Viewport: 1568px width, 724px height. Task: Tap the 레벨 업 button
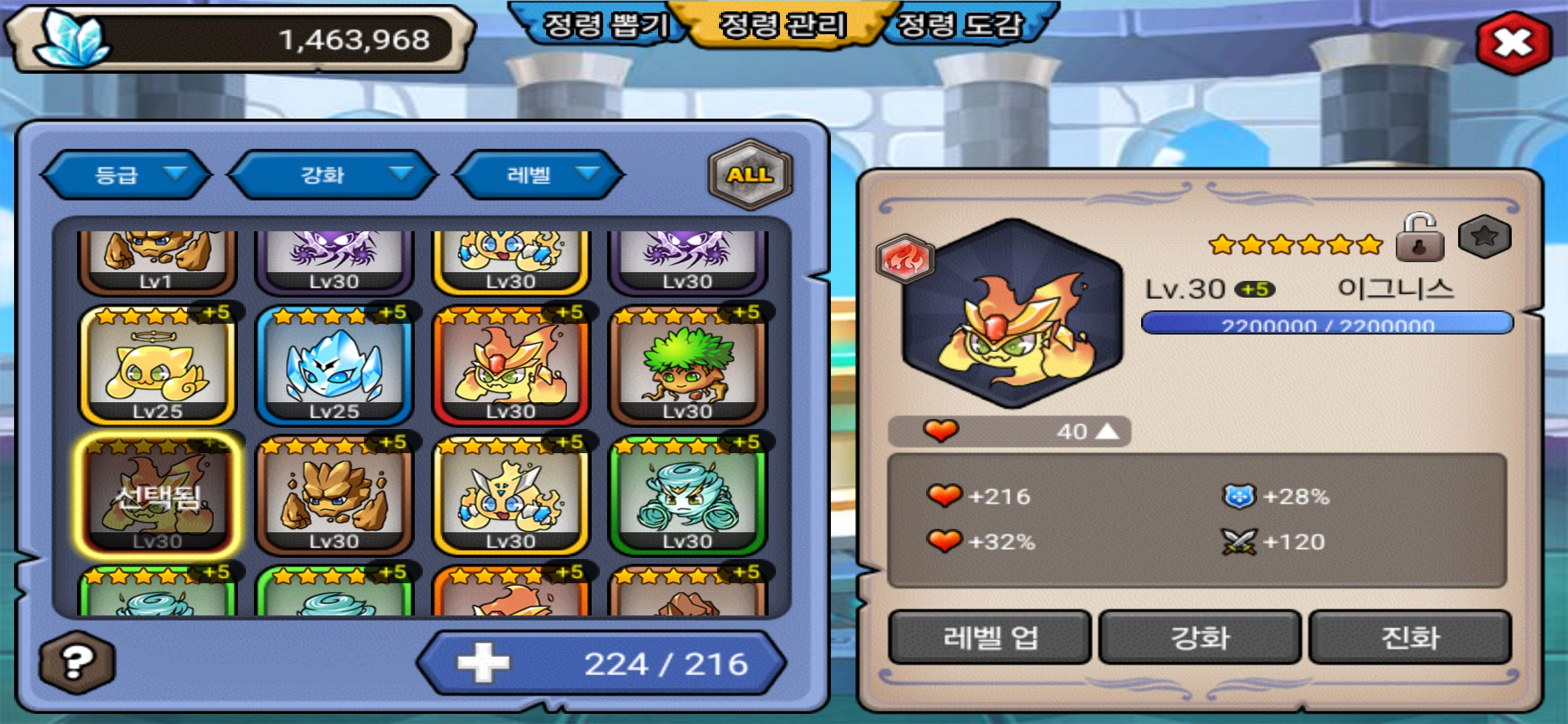[x=990, y=637]
